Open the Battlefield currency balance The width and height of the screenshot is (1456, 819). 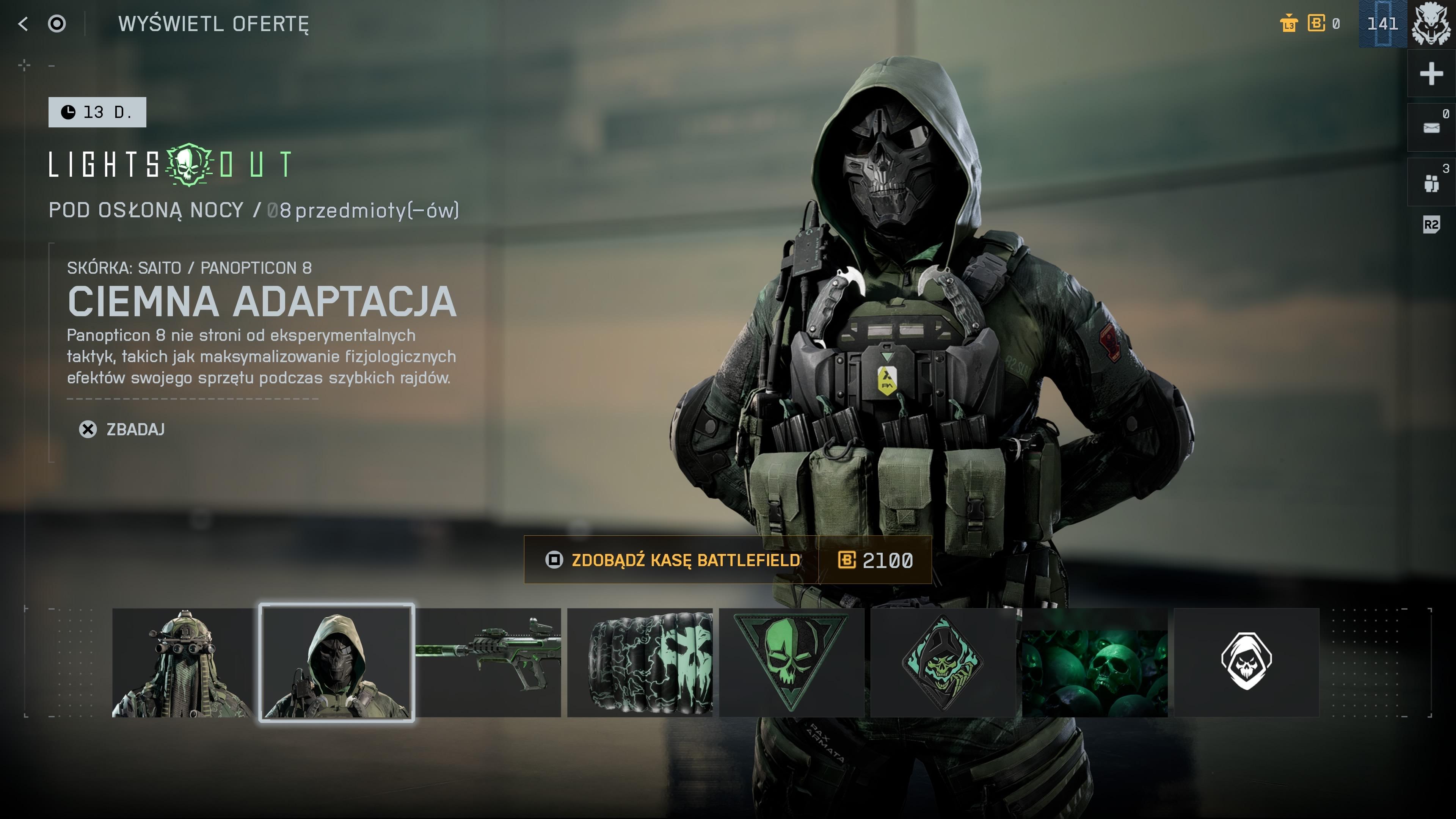[x=1323, y=24]
